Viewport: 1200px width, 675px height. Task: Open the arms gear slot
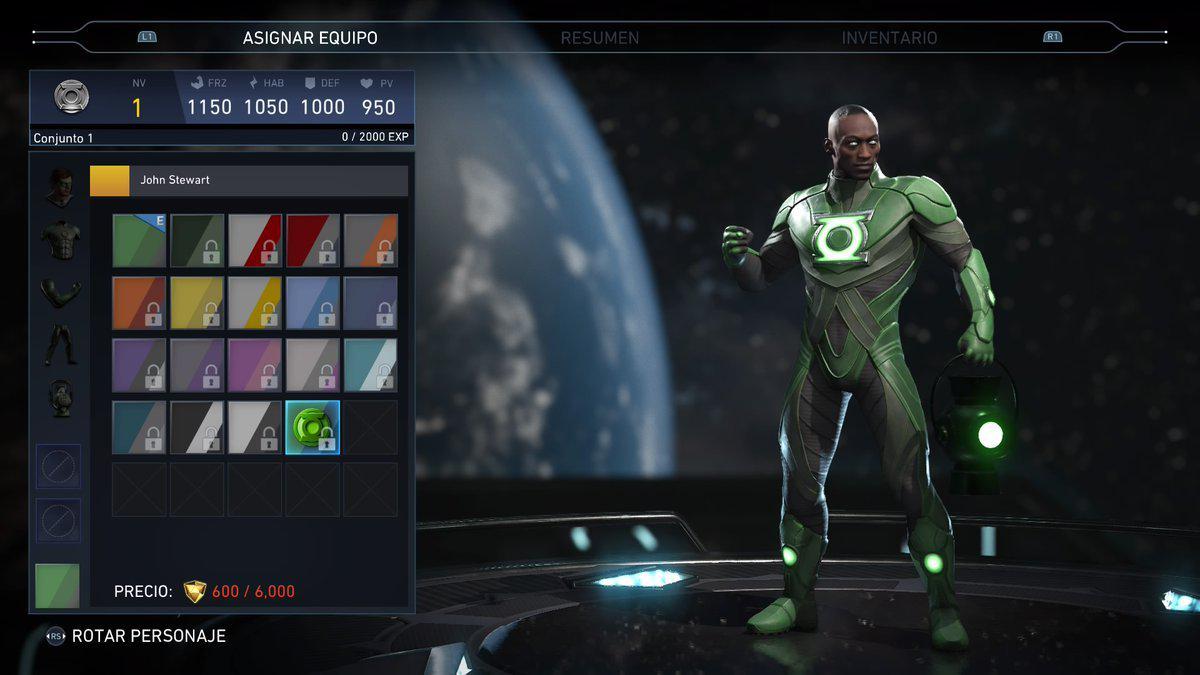coord(60,293)
